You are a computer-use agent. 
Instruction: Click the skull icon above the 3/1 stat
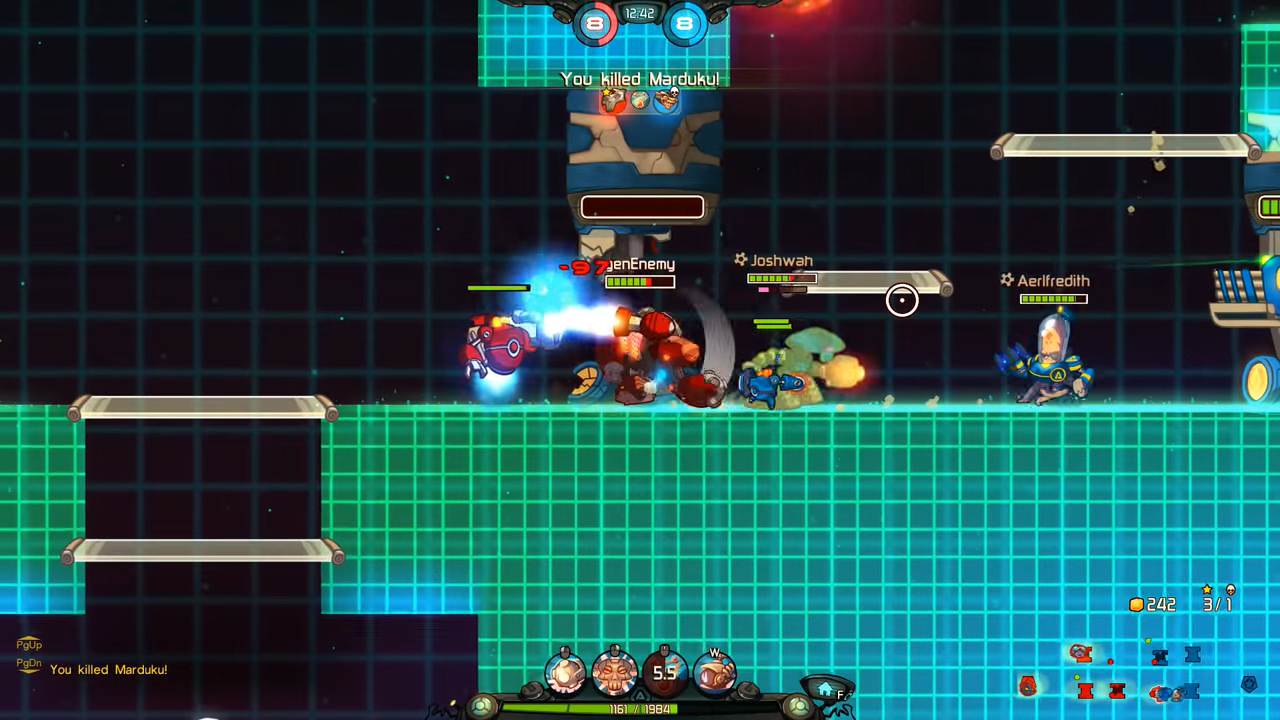1231,589
